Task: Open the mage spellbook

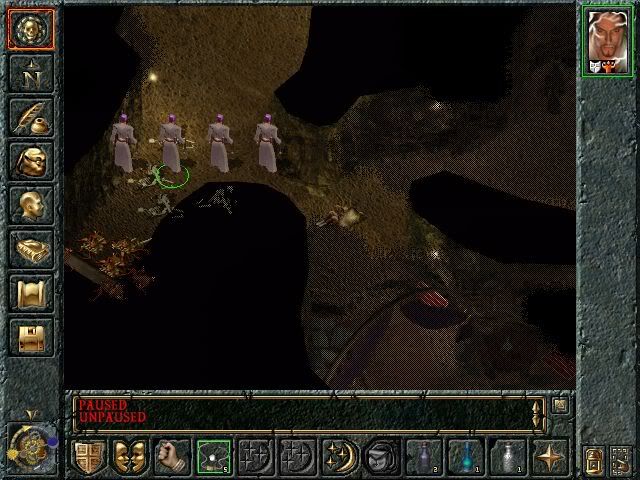Action: pos(30,249)
